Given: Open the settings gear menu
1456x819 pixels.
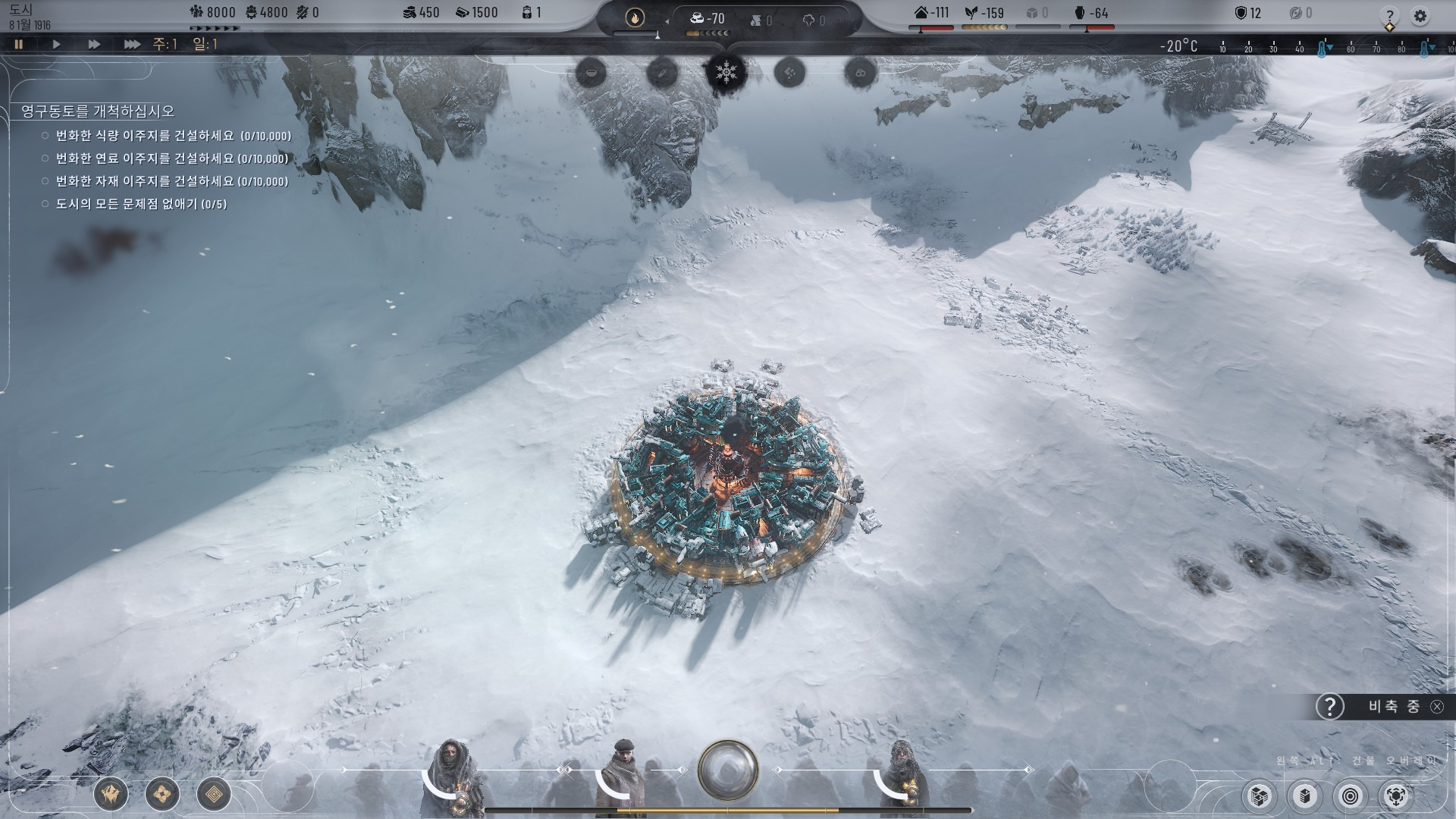Looking at the screenshot, I should pos(1420,16).
